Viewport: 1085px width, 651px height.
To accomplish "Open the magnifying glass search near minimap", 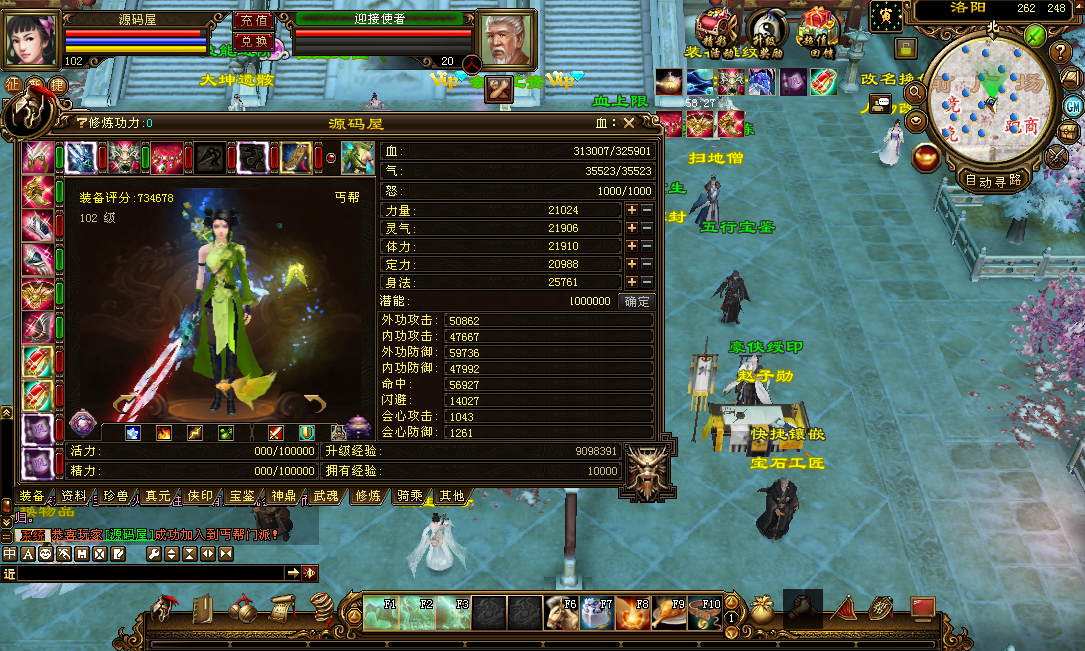I will point(914,91).
